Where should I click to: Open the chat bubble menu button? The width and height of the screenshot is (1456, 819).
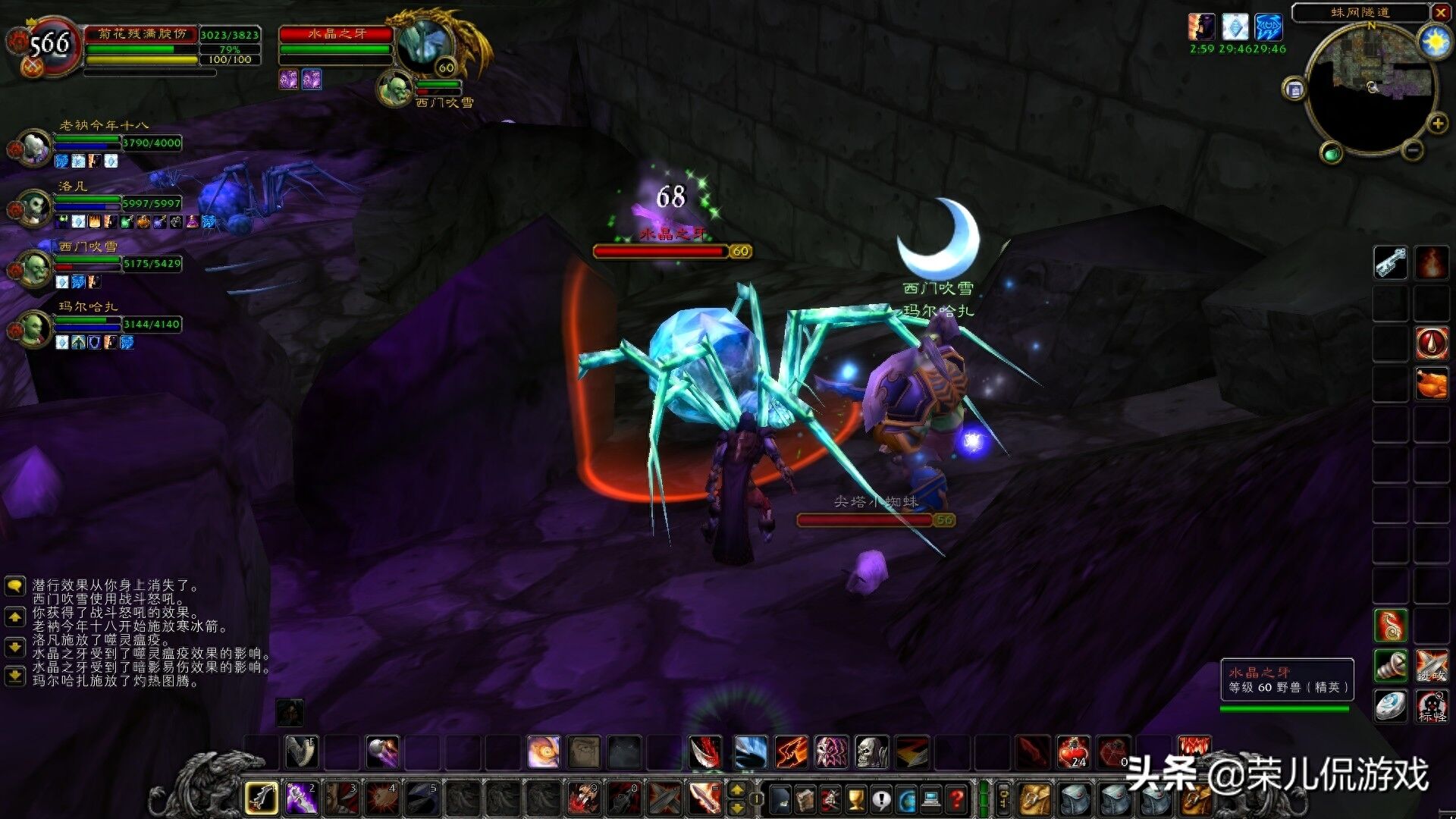click(15, 586)
